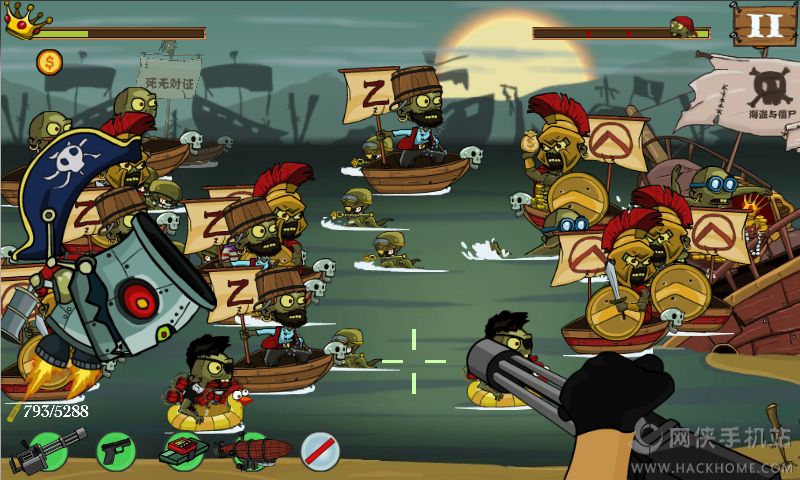Switch to the pistol weapon

coord(116,451)
